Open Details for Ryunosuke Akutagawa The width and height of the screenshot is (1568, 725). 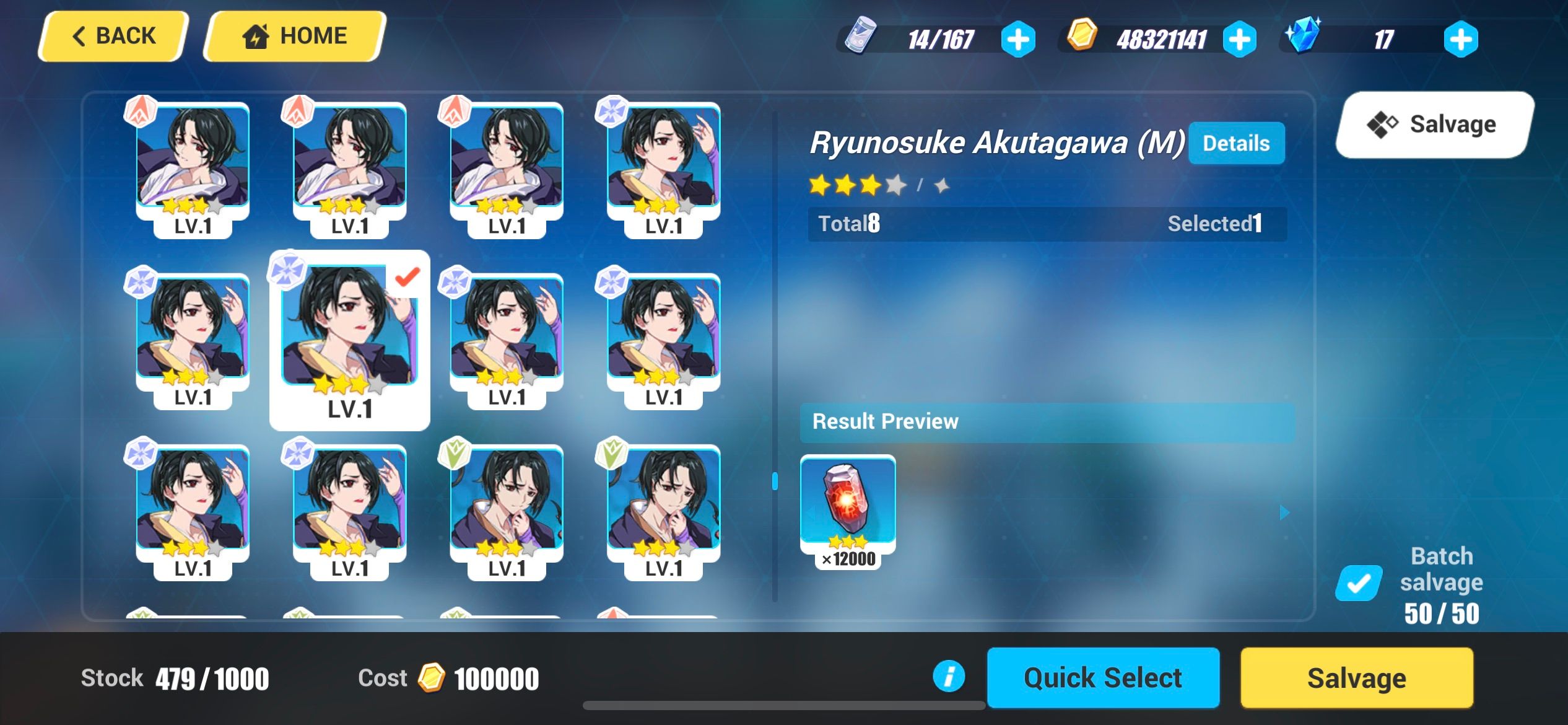(x=1236, y=143)
